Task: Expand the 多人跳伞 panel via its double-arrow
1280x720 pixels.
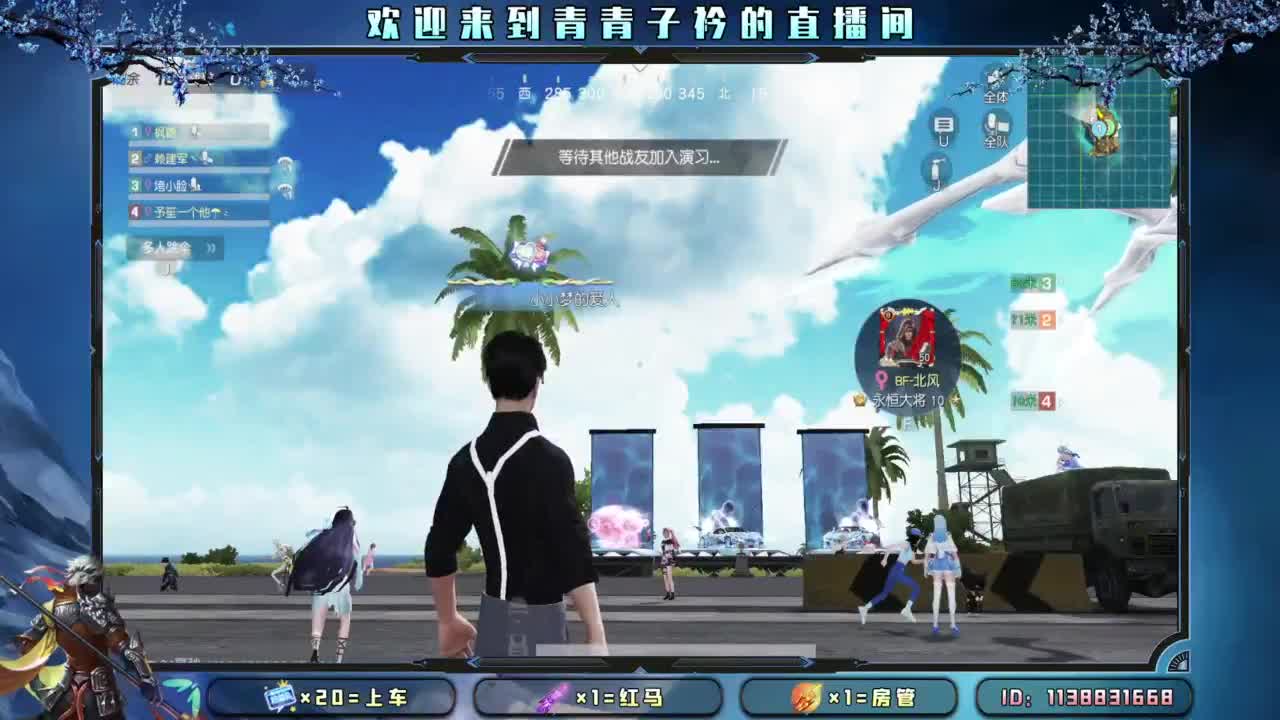Action: click(x=211, y=248)
